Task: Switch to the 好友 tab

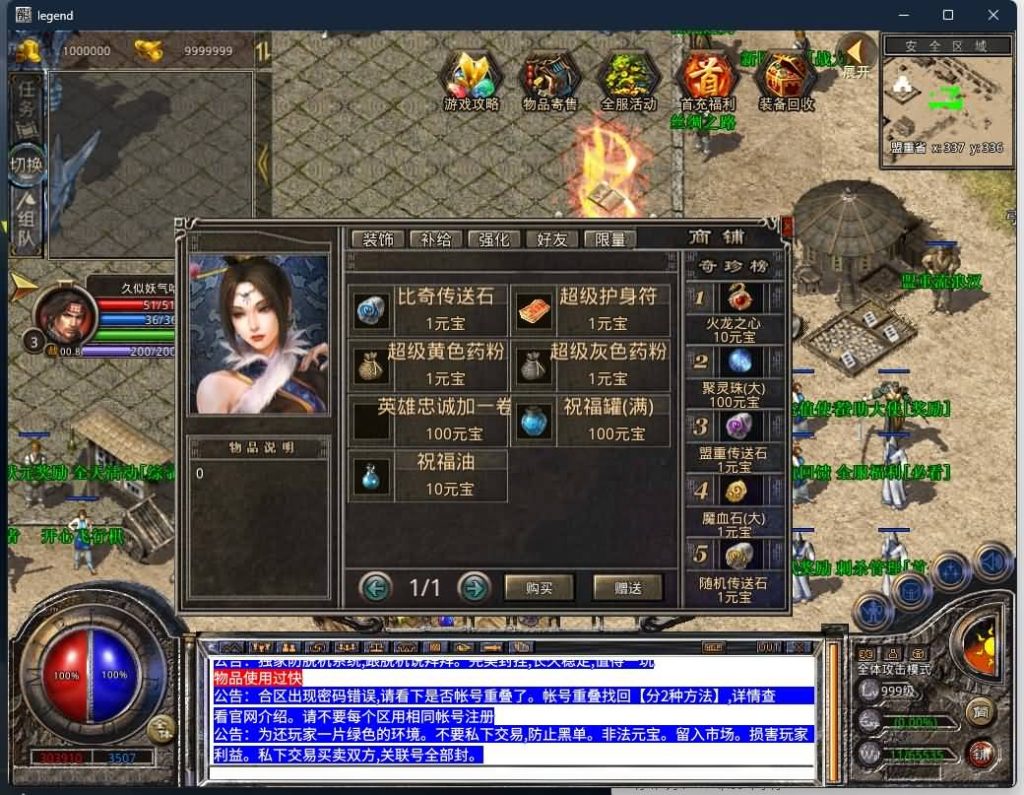Action: click(x=552, y=239)
